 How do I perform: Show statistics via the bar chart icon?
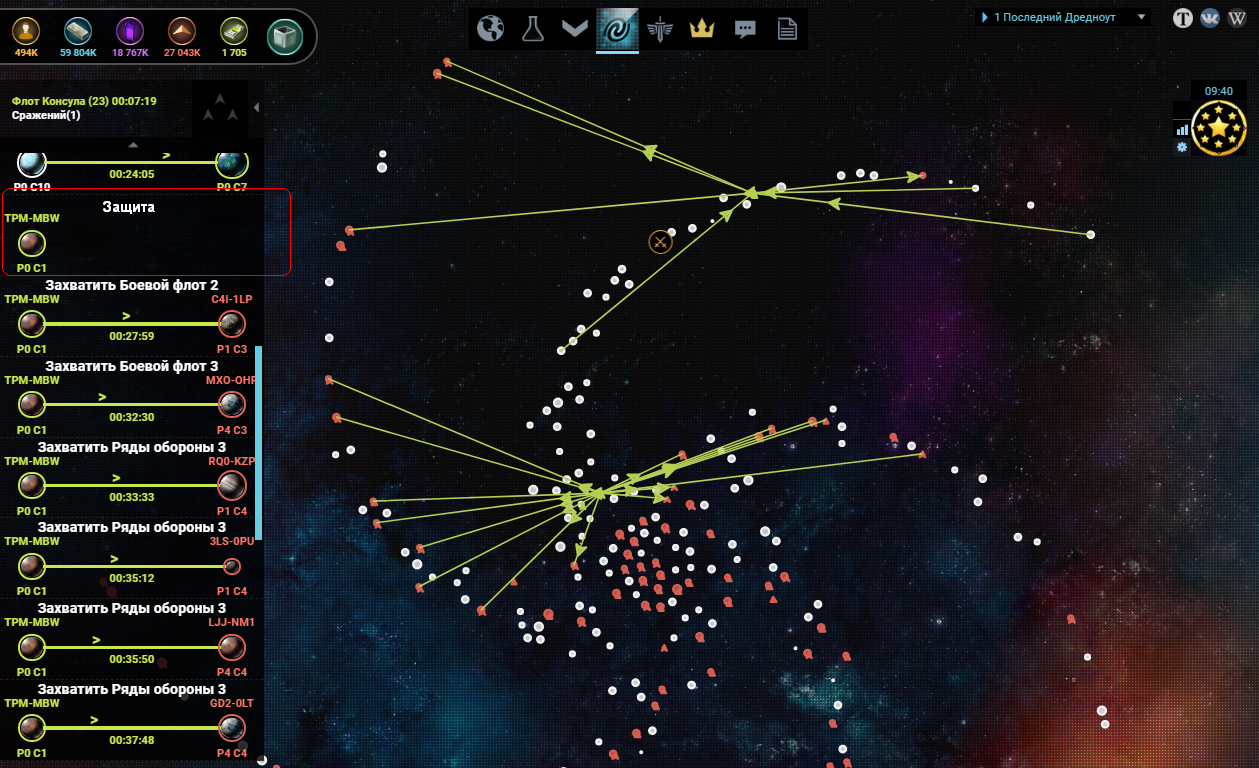point(1183,129)
